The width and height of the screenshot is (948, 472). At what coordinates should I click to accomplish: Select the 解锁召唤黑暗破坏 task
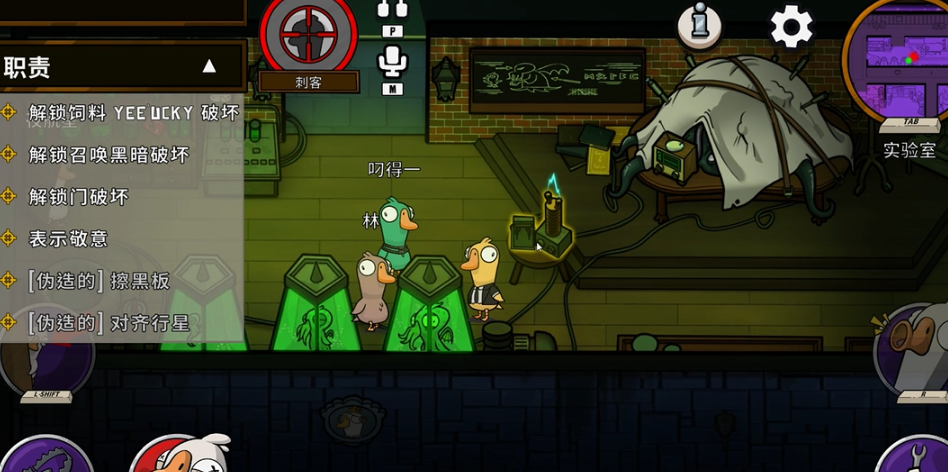click(108, 155)
